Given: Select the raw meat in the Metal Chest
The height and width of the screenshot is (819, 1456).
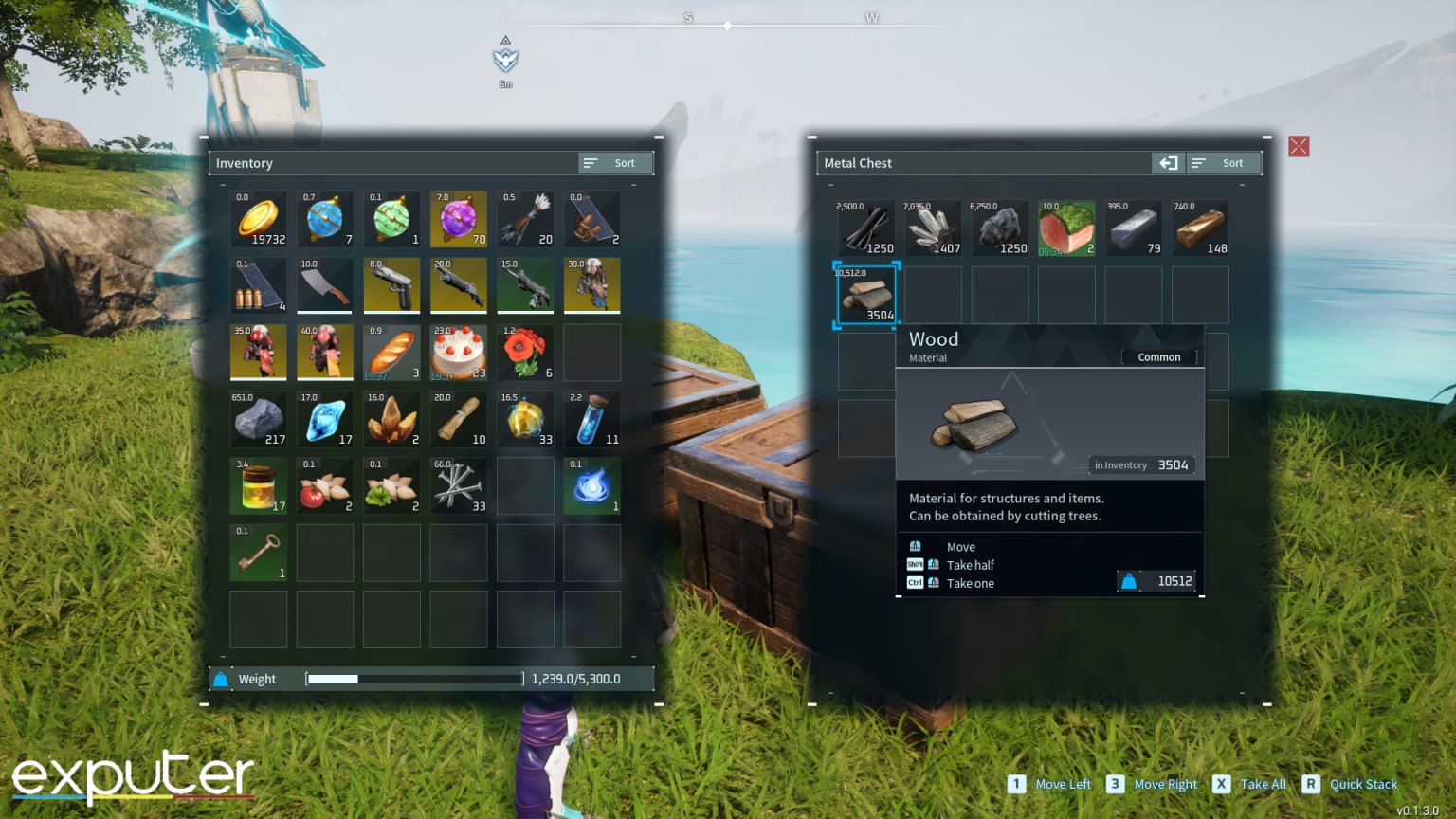Looking at the screenshot, I should point(1066,228).
